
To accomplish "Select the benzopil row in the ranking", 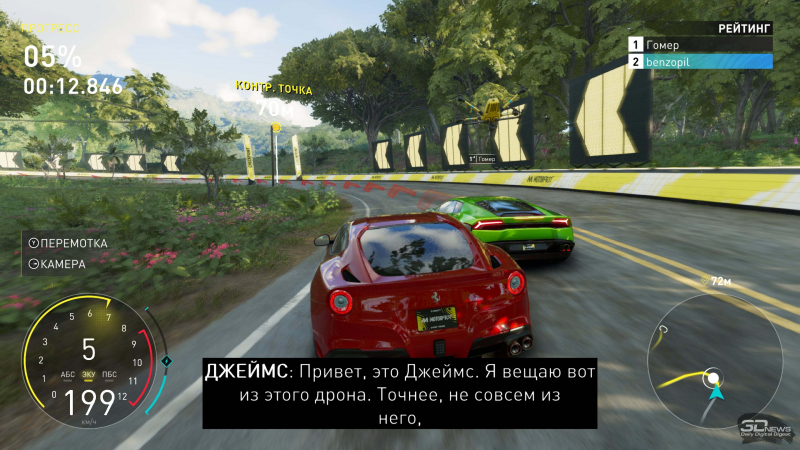I will point(699,61).
